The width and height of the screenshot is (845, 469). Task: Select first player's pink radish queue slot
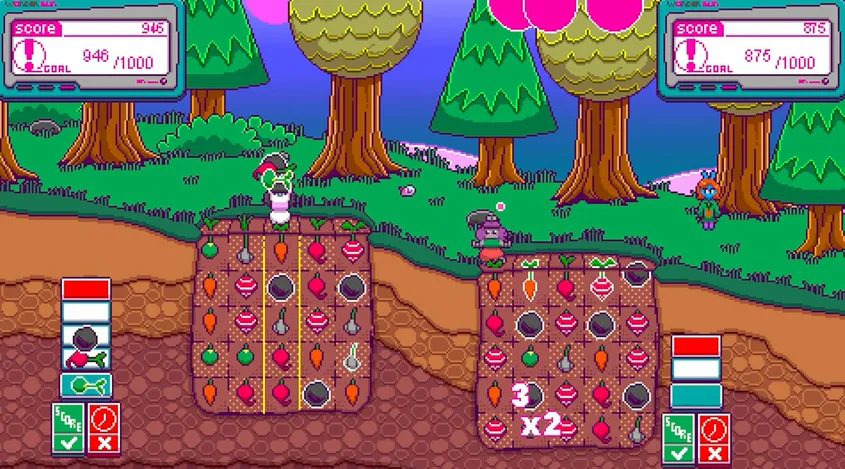tap(86, 359)
